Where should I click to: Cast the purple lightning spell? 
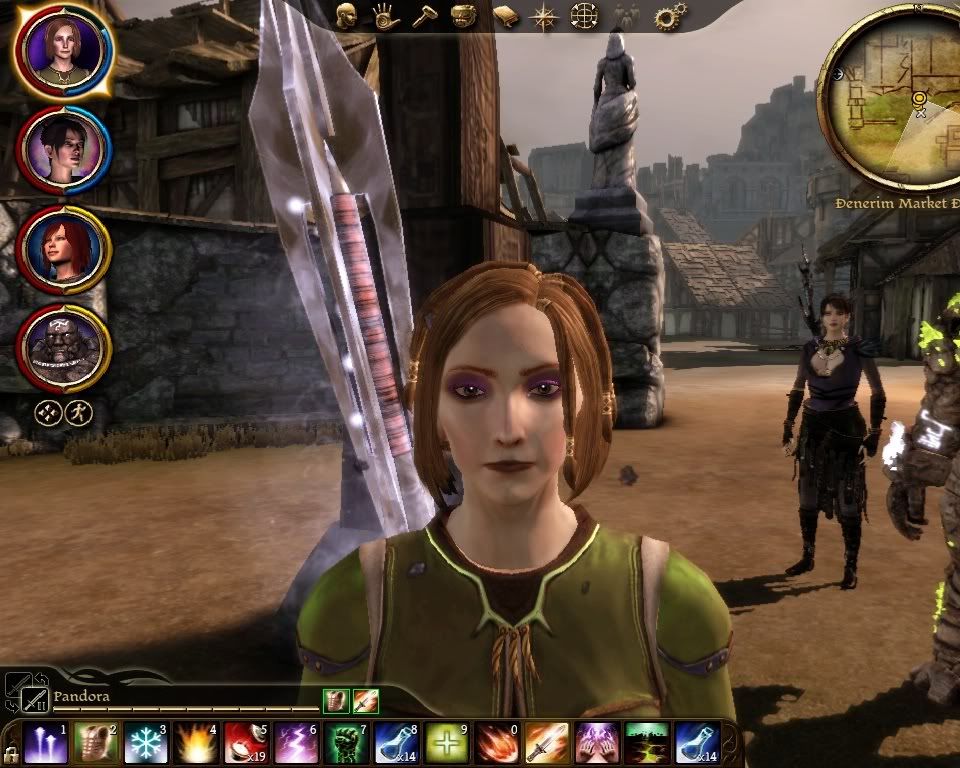click(x=295, y=744)
